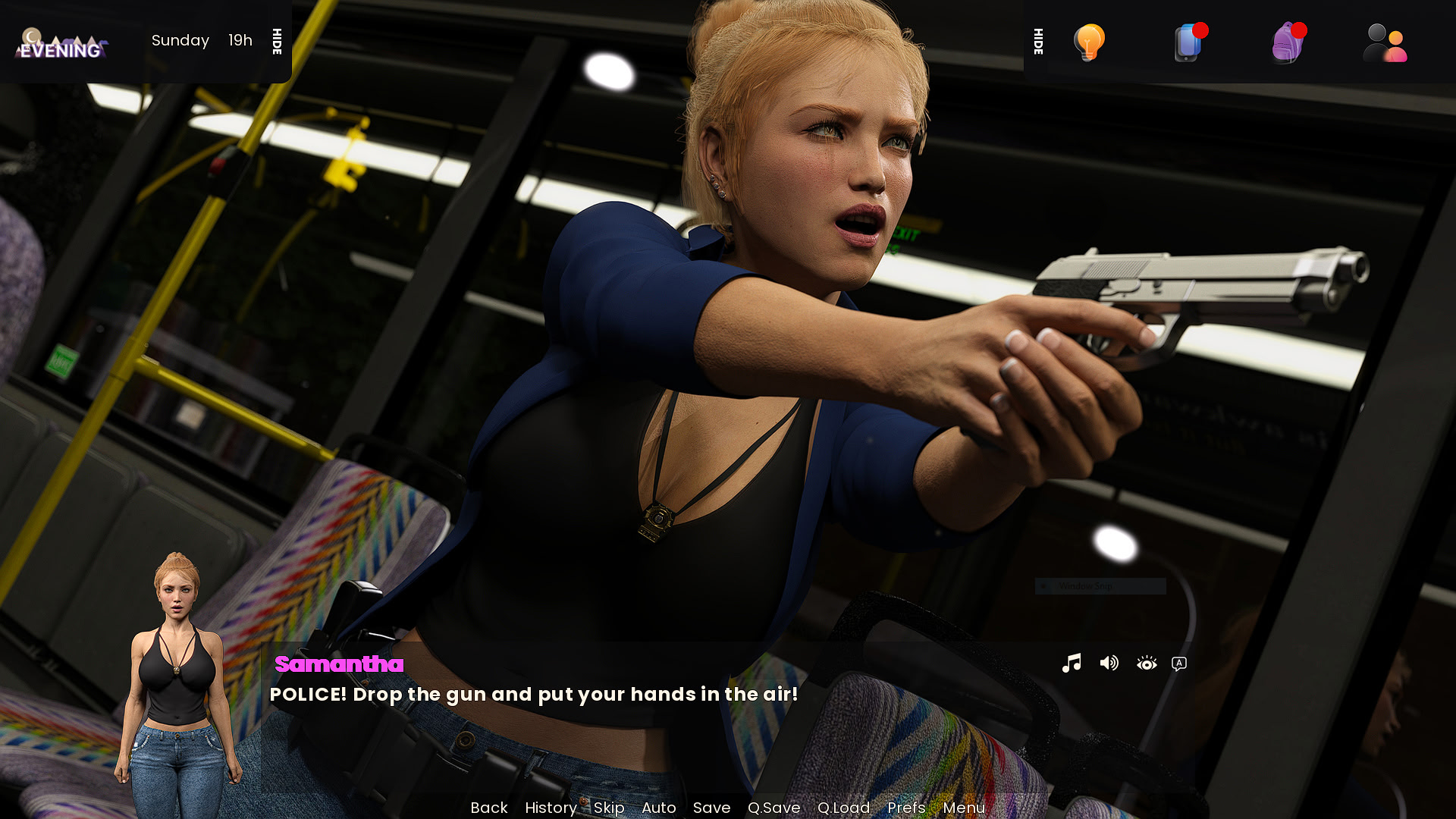Open Prefs settings
The height and width of the screenshot is (819, 1456).
tap(906, 808)
